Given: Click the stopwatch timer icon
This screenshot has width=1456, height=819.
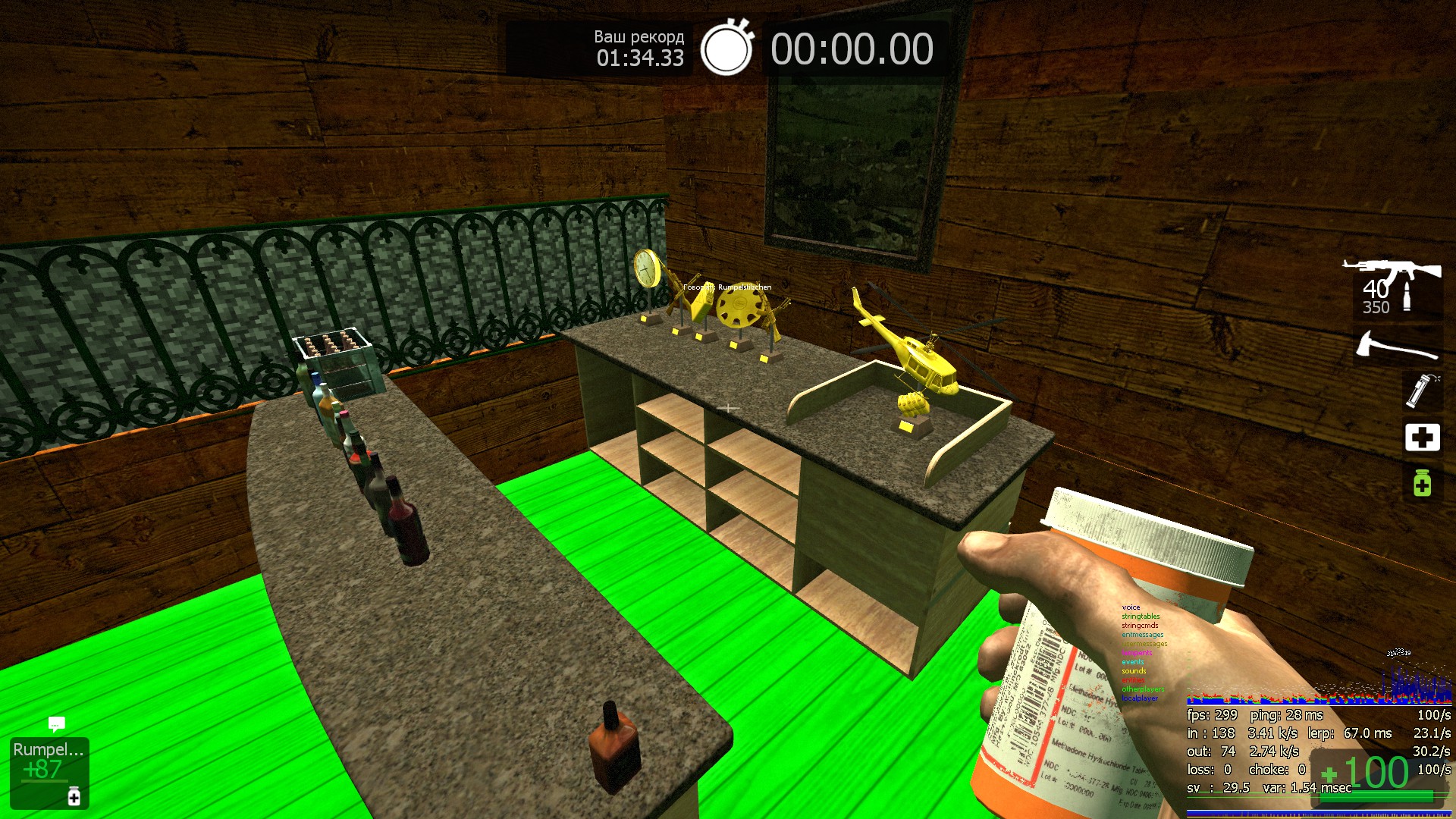Looking at the screenshot, I should point(726,49).
